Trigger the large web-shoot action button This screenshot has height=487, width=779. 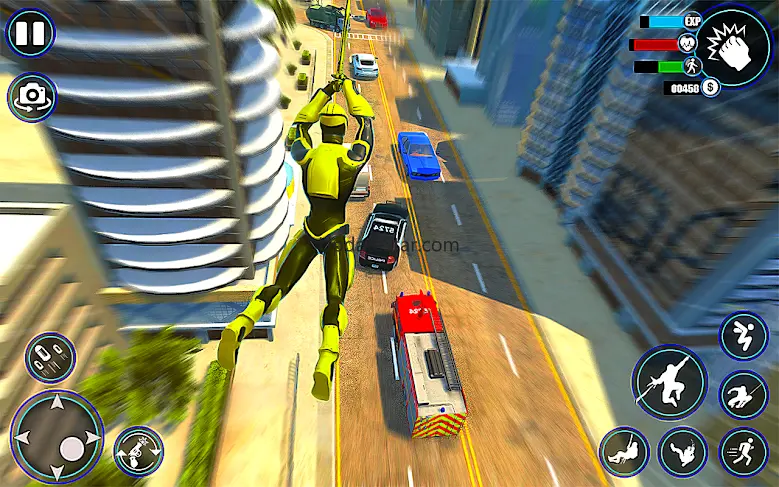(669, 382)
